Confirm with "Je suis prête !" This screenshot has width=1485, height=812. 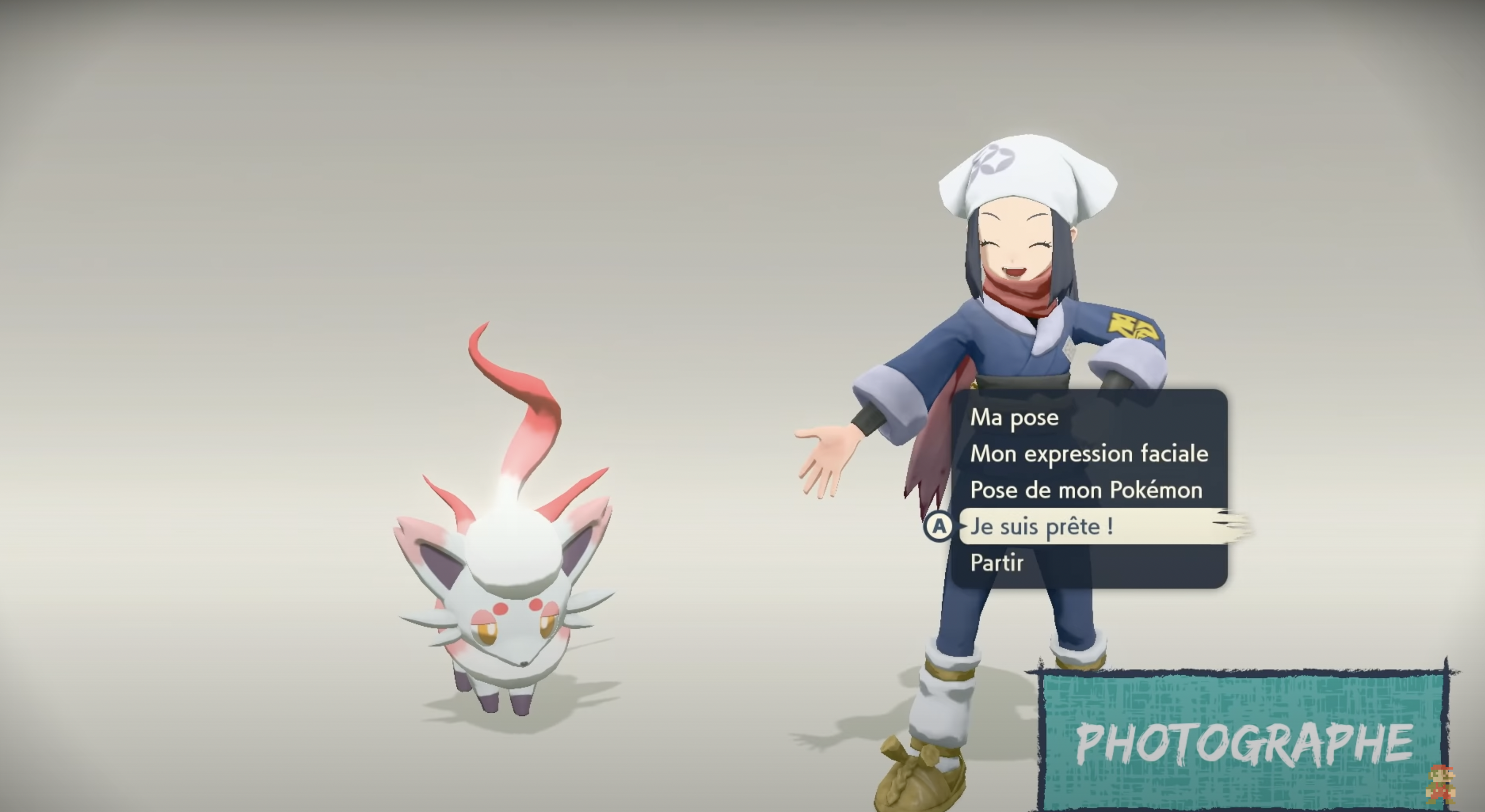pyautogui.click(x=1042, y=527)
